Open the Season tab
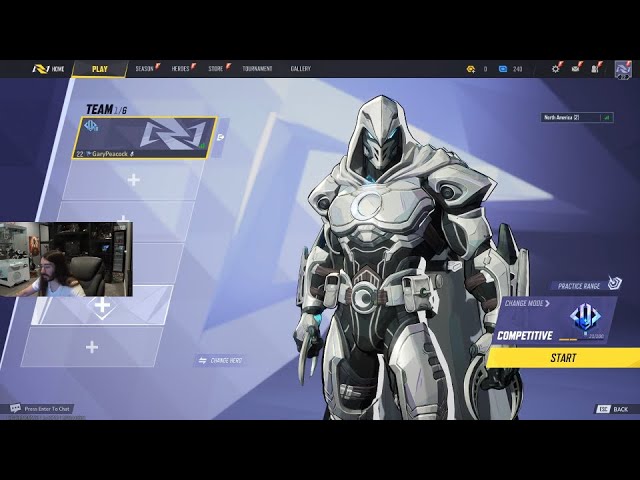640x480 pixels. (x=145, y=69)
